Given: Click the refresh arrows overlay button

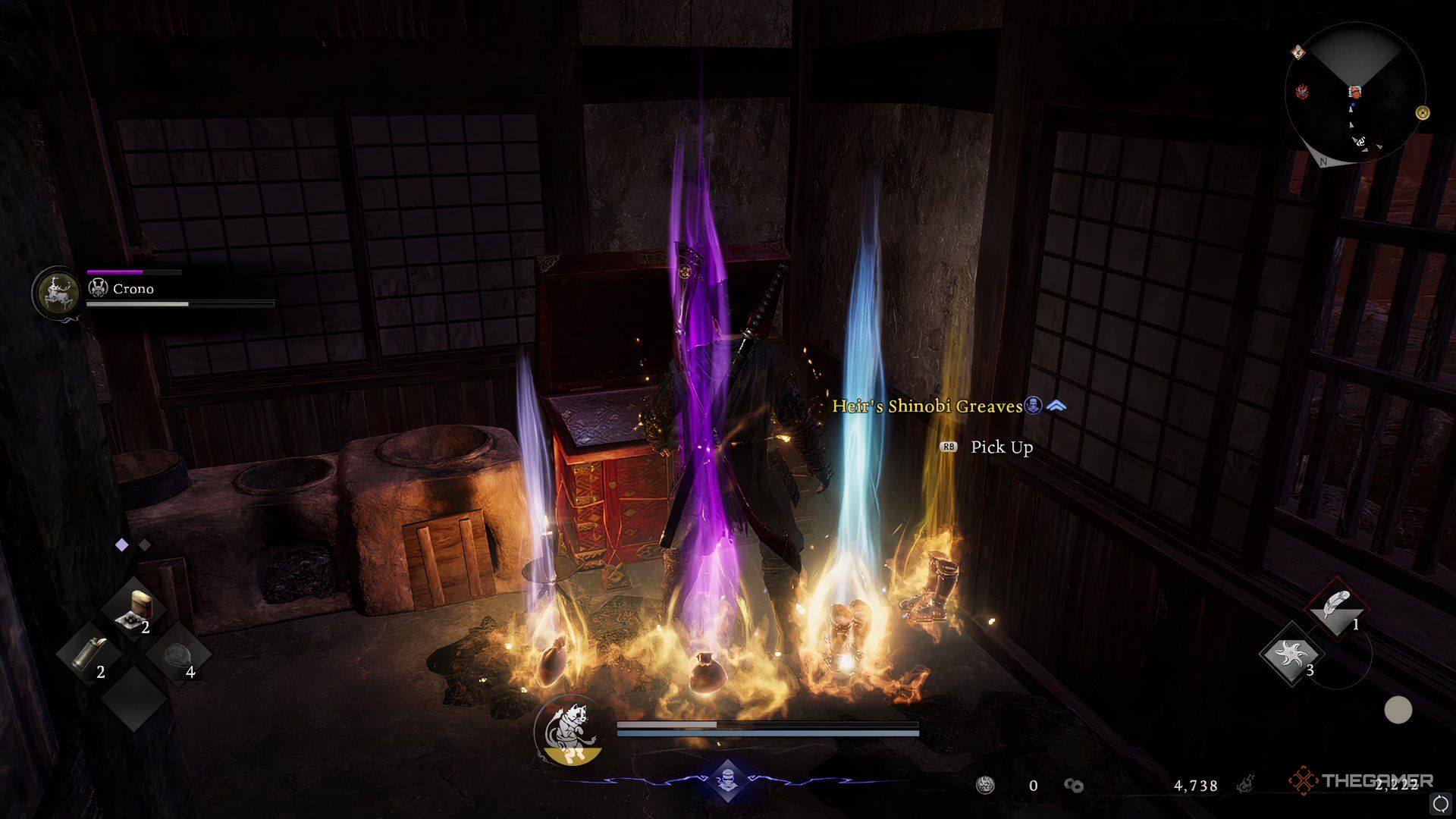Looking at the screenshot, I should click(1440, 803).
